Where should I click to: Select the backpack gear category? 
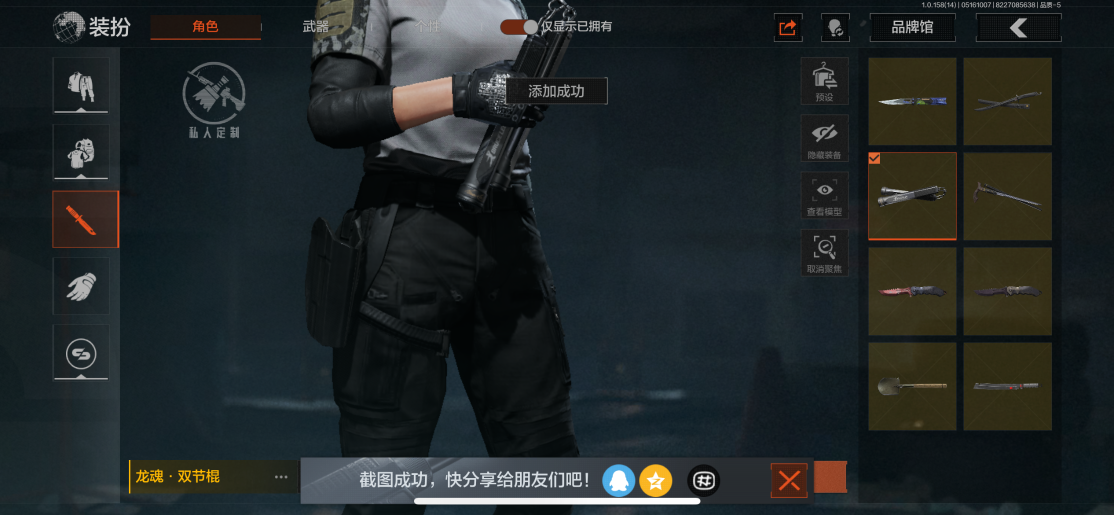80,152
